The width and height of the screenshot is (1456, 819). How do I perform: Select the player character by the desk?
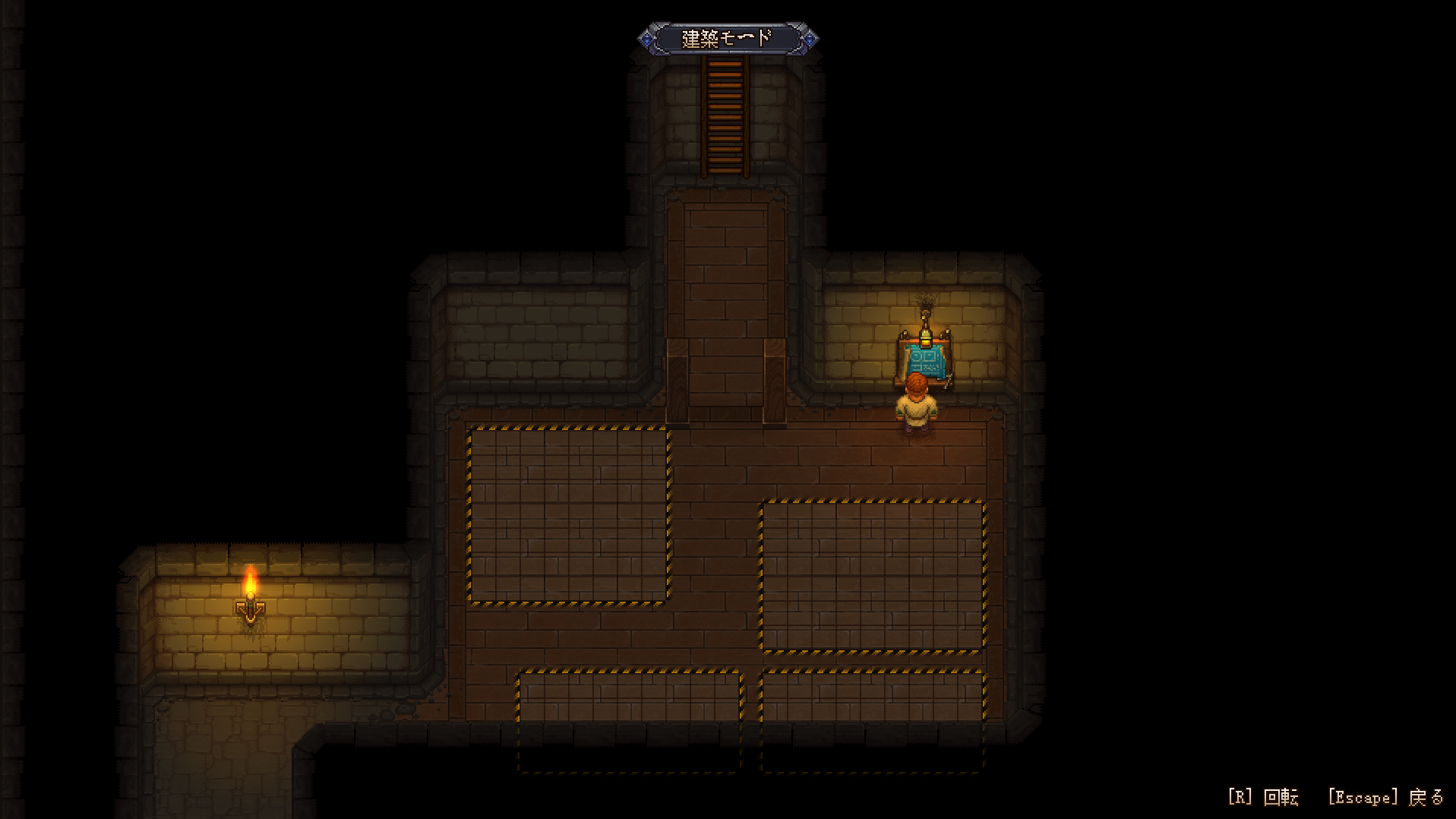point(917,410)
